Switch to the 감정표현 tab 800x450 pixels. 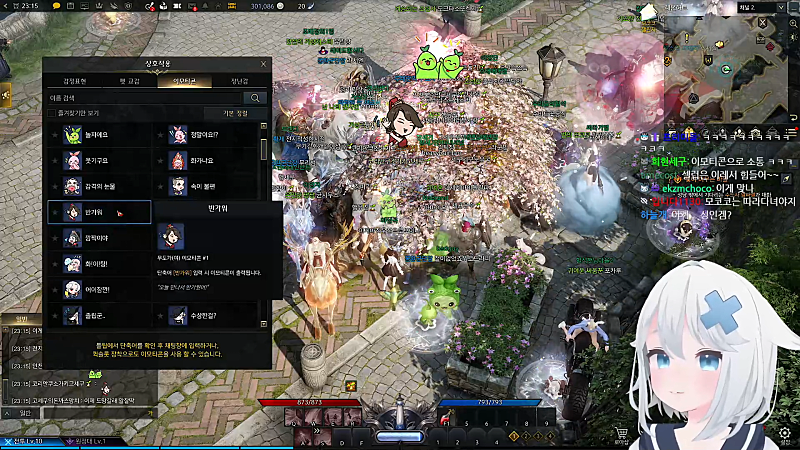(x=75, y=81)
